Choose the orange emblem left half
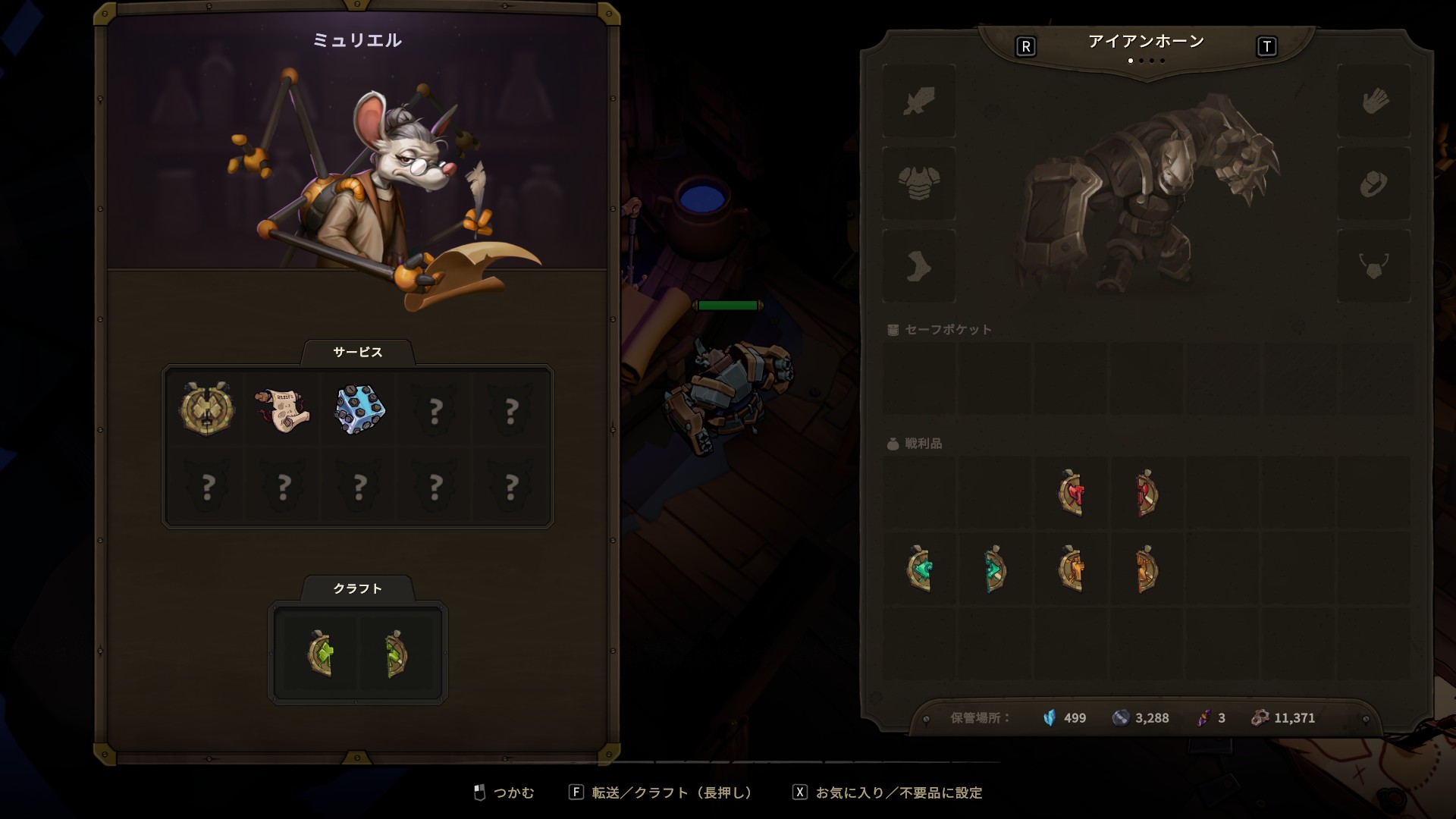Screen dimensions: 1456x819 [1071, 569]
